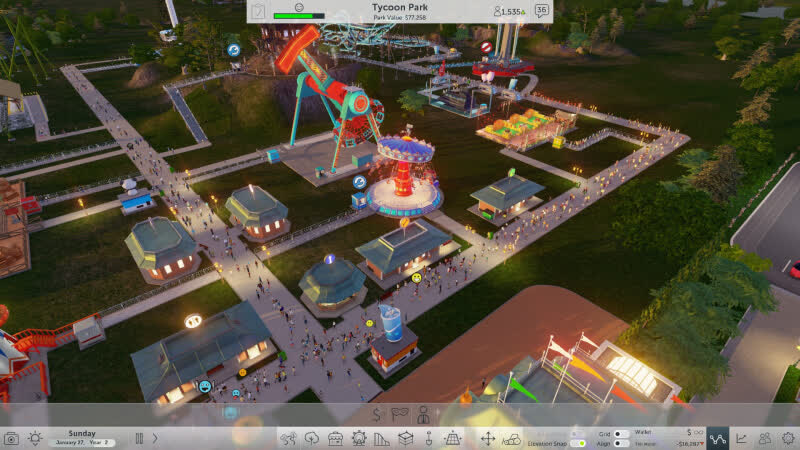This screenshot has height=450, width=800.
Task: Open the park clipboard objectives
Action: 259,11
